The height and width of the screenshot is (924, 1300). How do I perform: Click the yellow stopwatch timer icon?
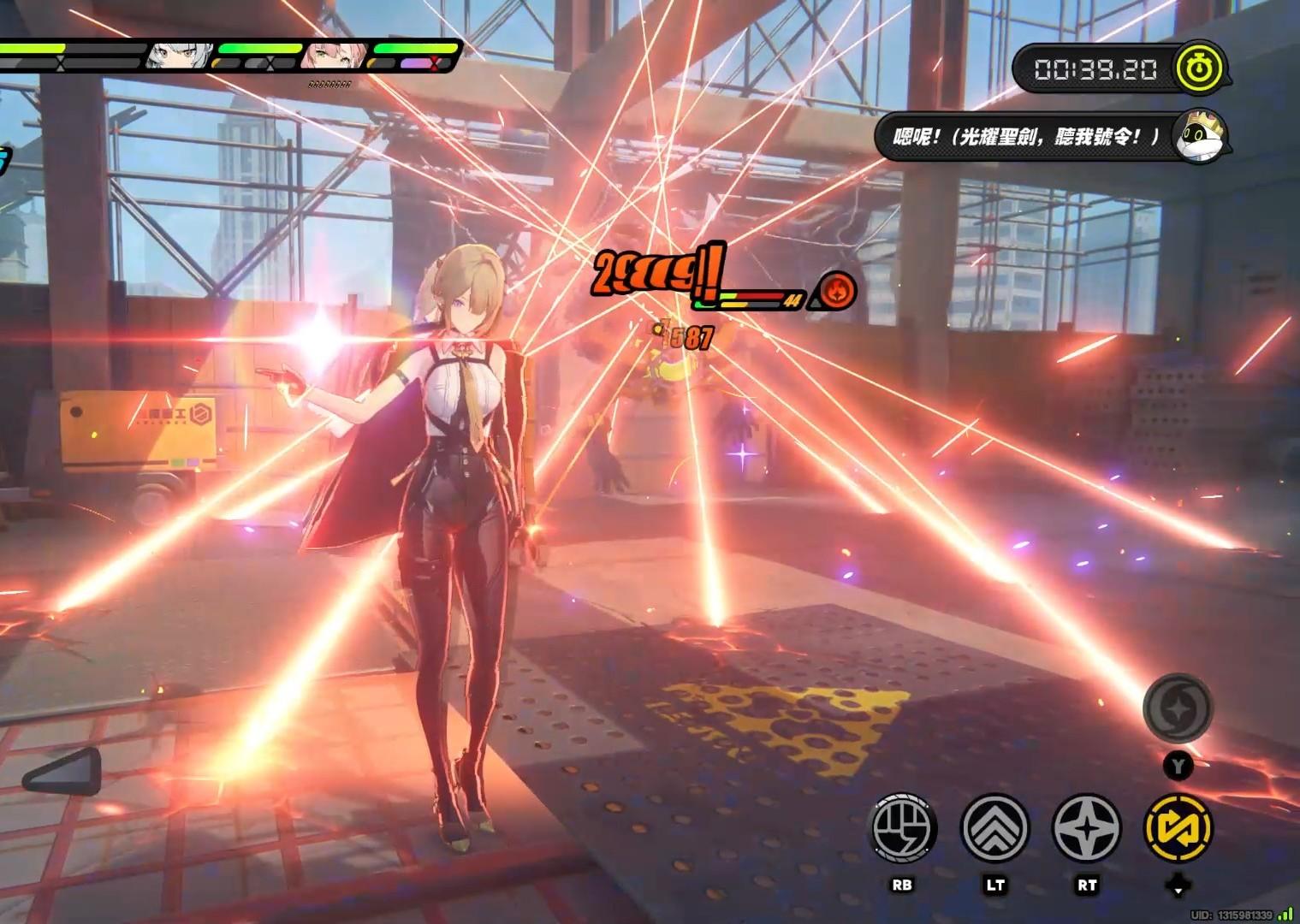click(x=1199, y=68)
